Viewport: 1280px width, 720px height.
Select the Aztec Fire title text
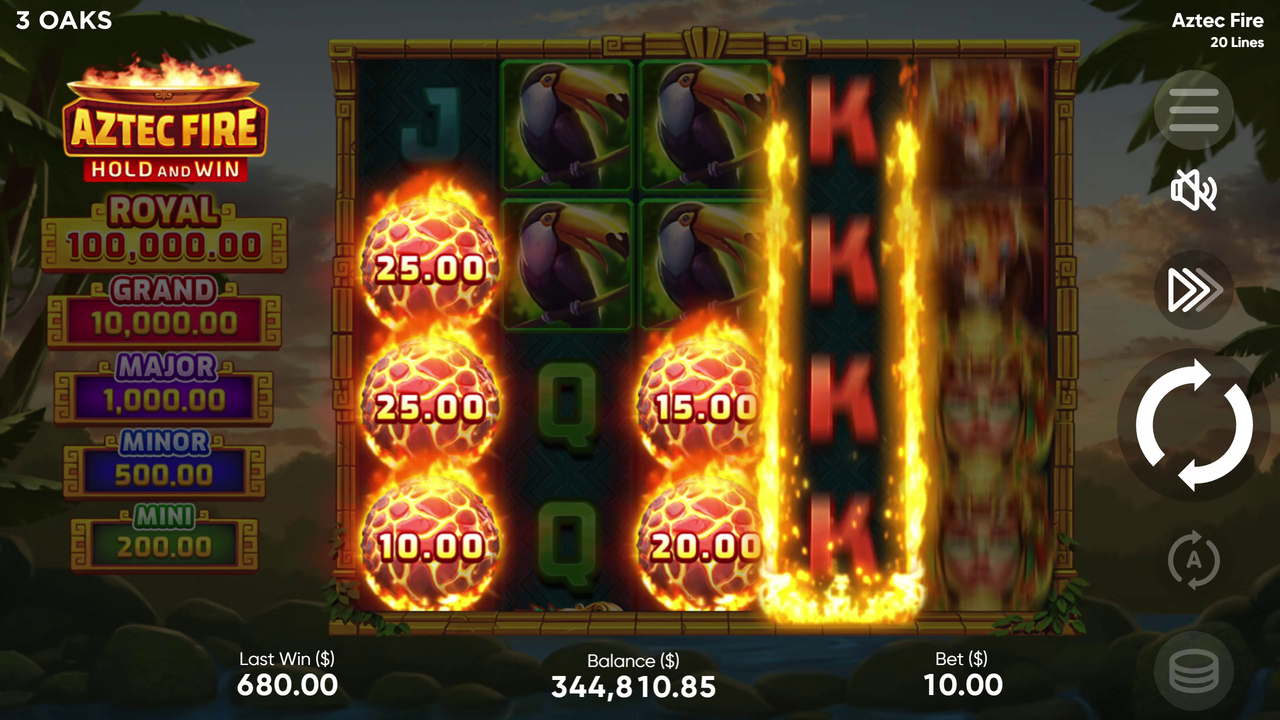pyautogui.click(x=1217, y=20)
